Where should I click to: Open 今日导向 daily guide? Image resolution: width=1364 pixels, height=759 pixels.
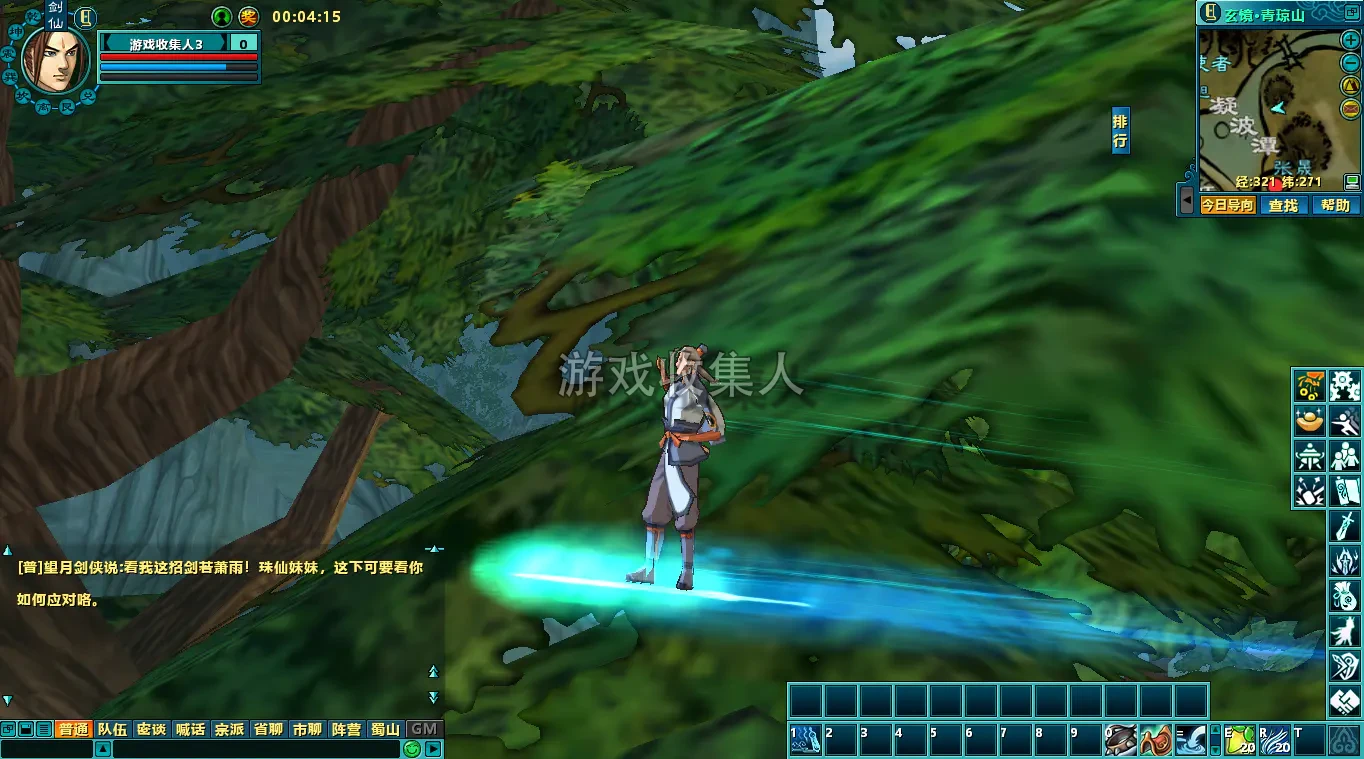pos(1227,205)
